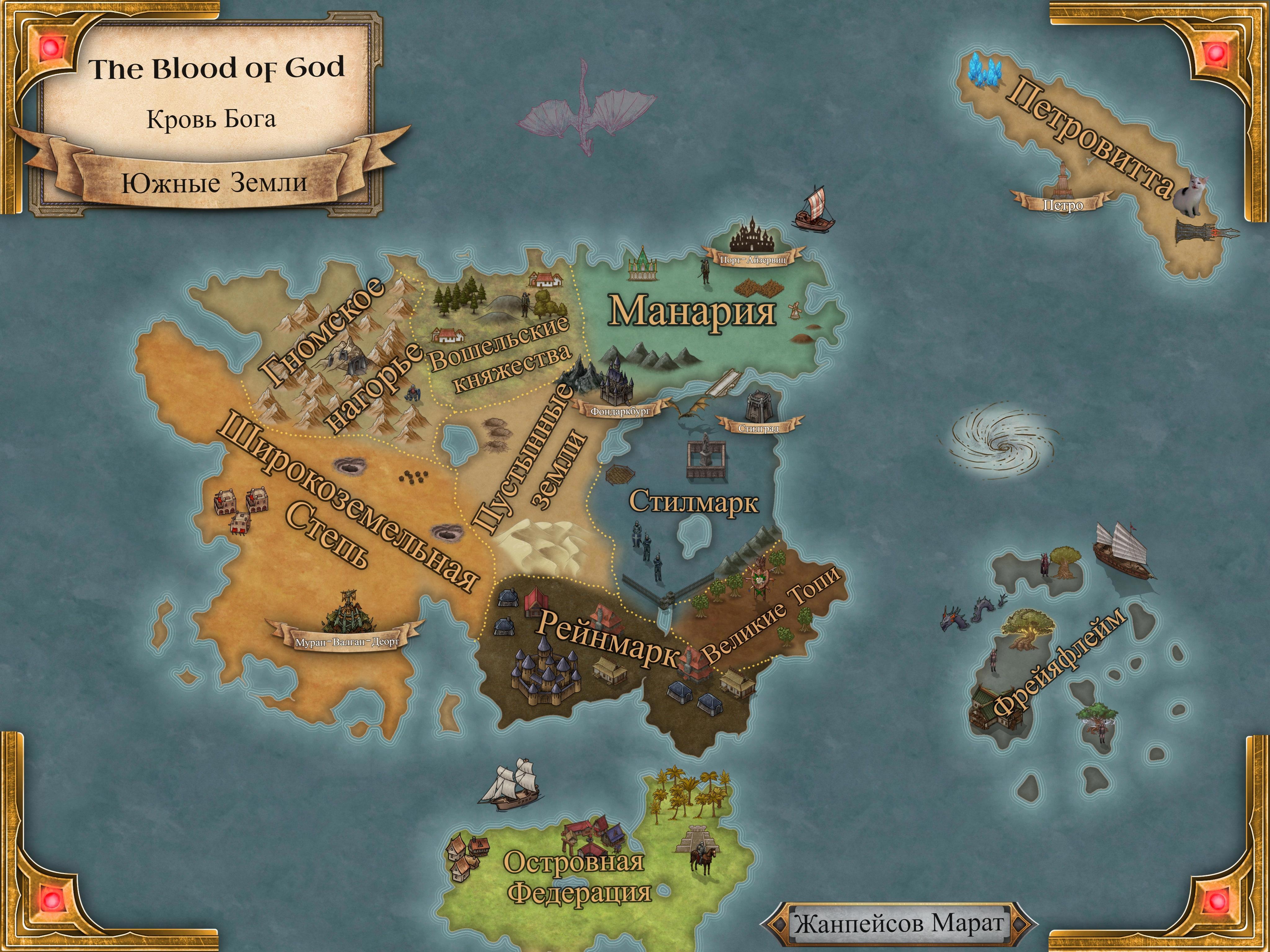
Task: Click the Муран-Валган-Деорт city banner
Action: tap(347, 641)
